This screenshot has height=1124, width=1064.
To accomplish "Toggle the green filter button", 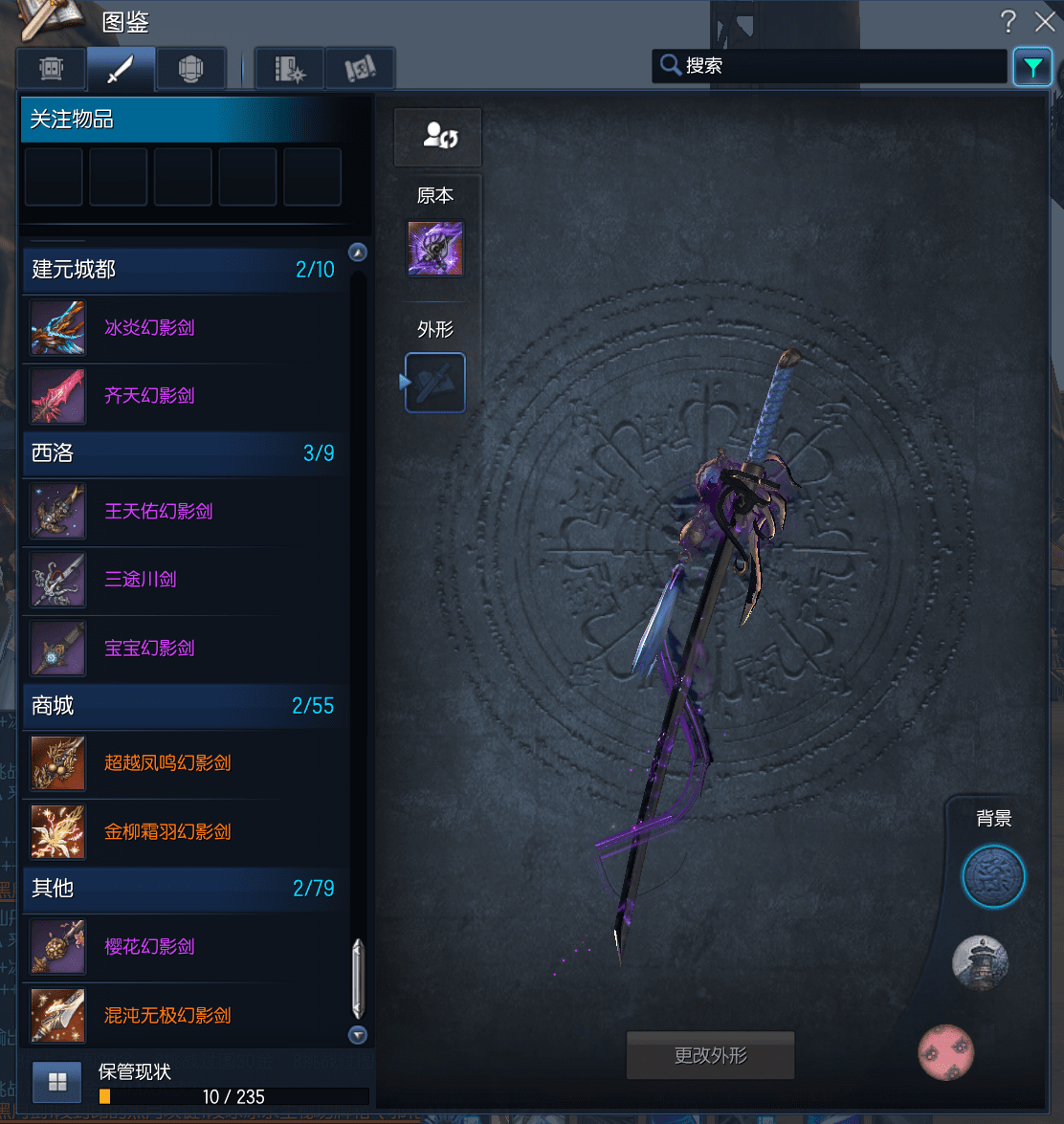I will pyautogui.click(x=1032, y=67).
